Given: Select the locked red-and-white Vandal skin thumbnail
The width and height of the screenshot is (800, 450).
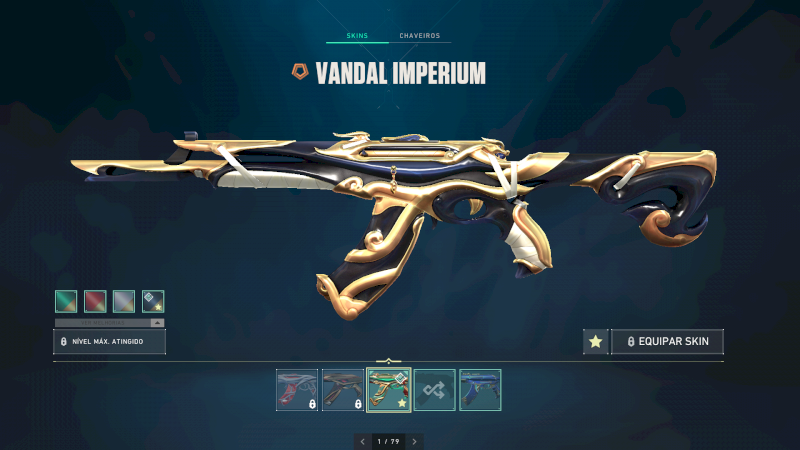Looking at the screenshot, I should [x=297, y=390].
